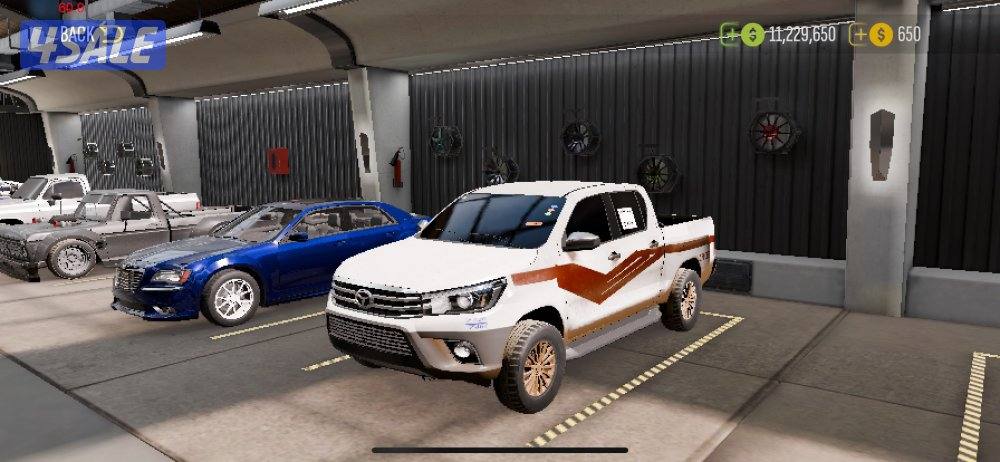Buy gold coins via the yellow plus button
The width and height of the screenshot is (1000, 462).
(x=859, y=35)
